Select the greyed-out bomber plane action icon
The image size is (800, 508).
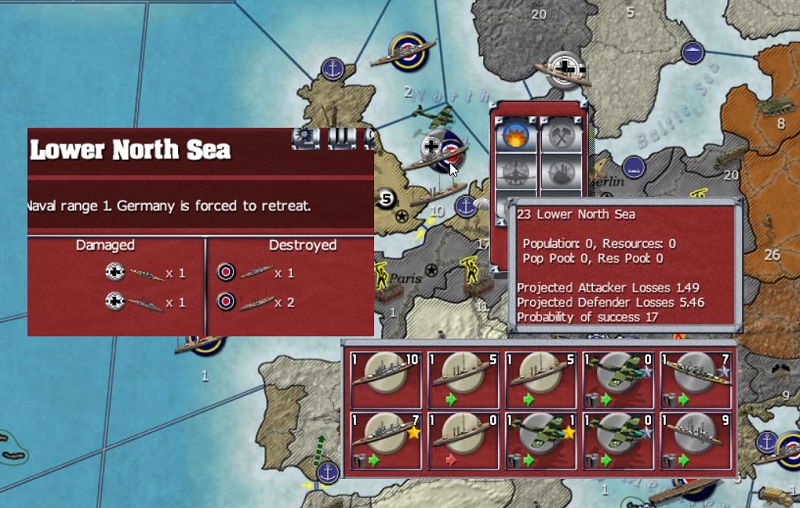(x=516, y=172)
